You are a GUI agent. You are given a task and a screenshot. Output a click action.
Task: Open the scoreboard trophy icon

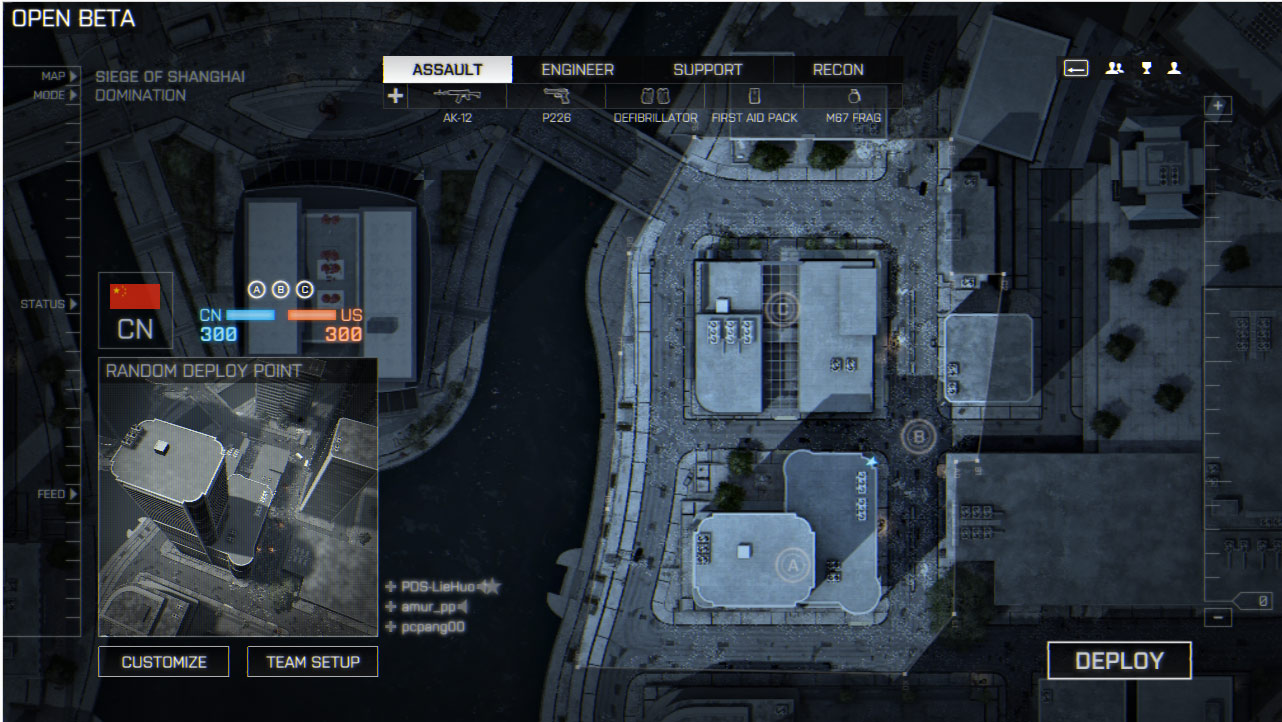(1147, 69)
